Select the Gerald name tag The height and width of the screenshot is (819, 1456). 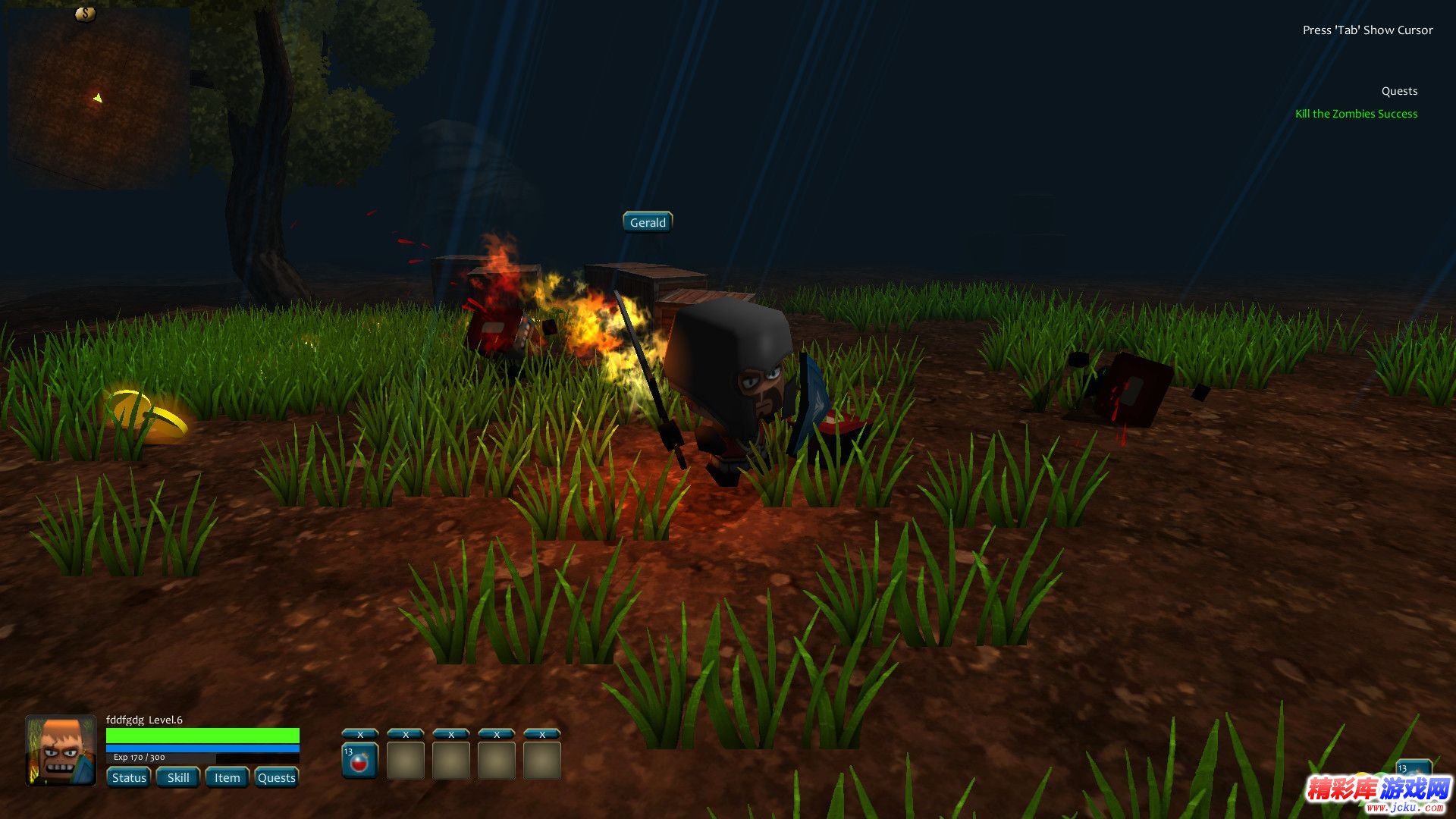648,222
